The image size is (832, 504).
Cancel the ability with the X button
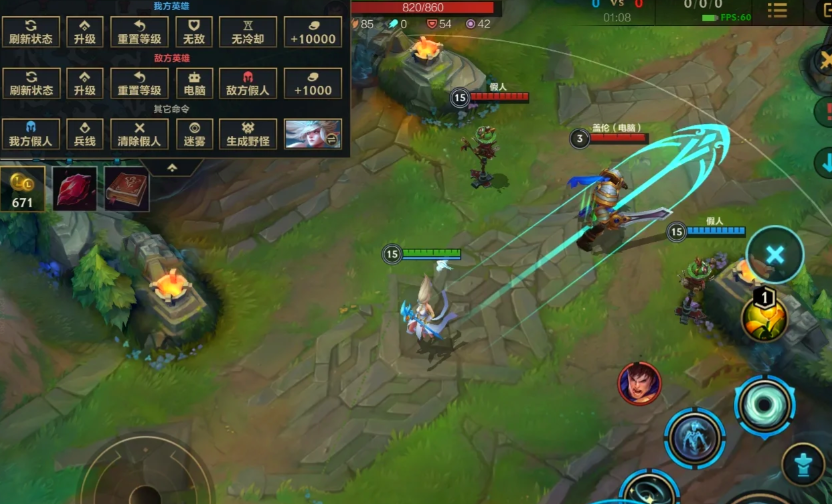point(775,254)
